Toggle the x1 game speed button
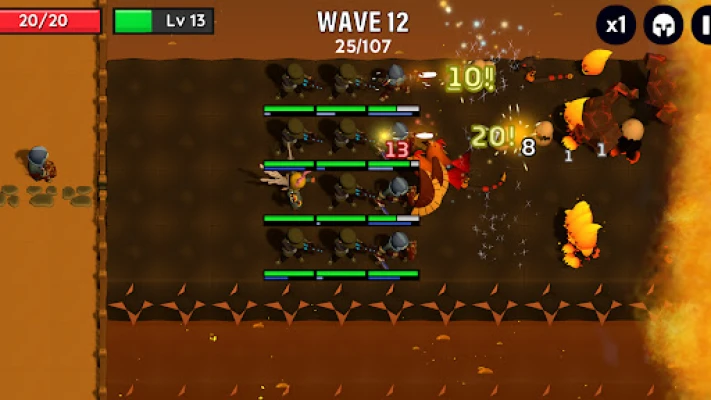This screenshot has width=711, height=400. [x=616, y=25]
